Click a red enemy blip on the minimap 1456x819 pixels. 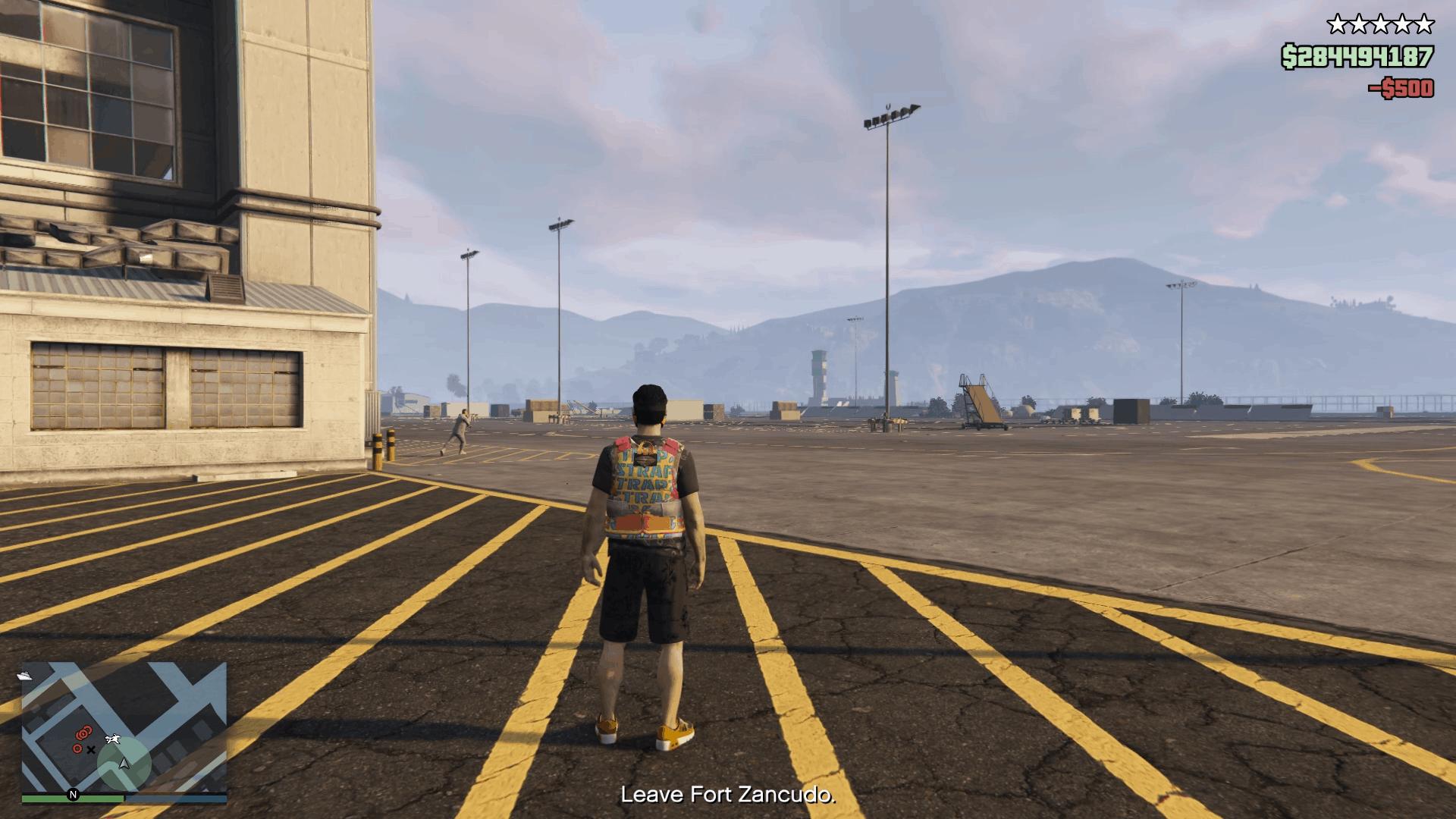pyautogui.click(x=82, y=734)
